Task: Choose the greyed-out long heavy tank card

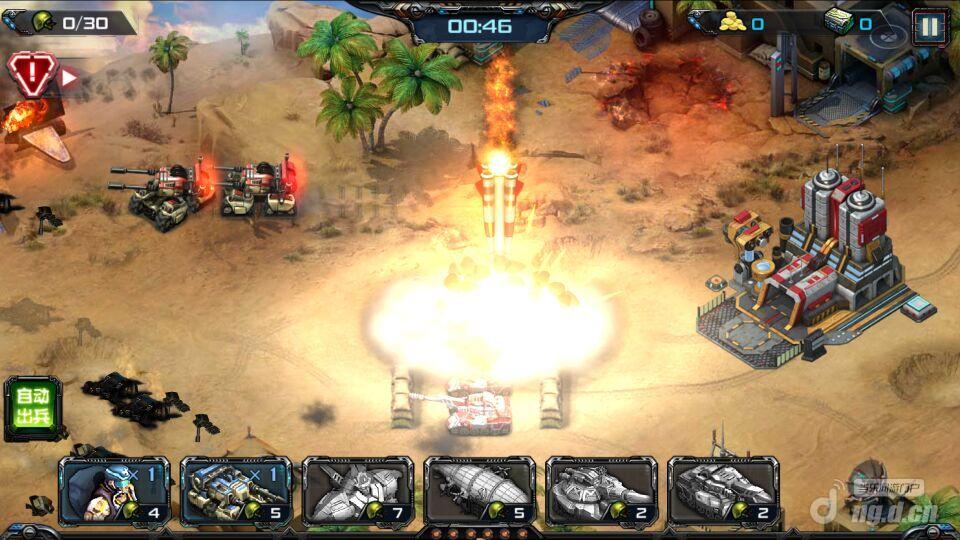Action: pos(723,490)
